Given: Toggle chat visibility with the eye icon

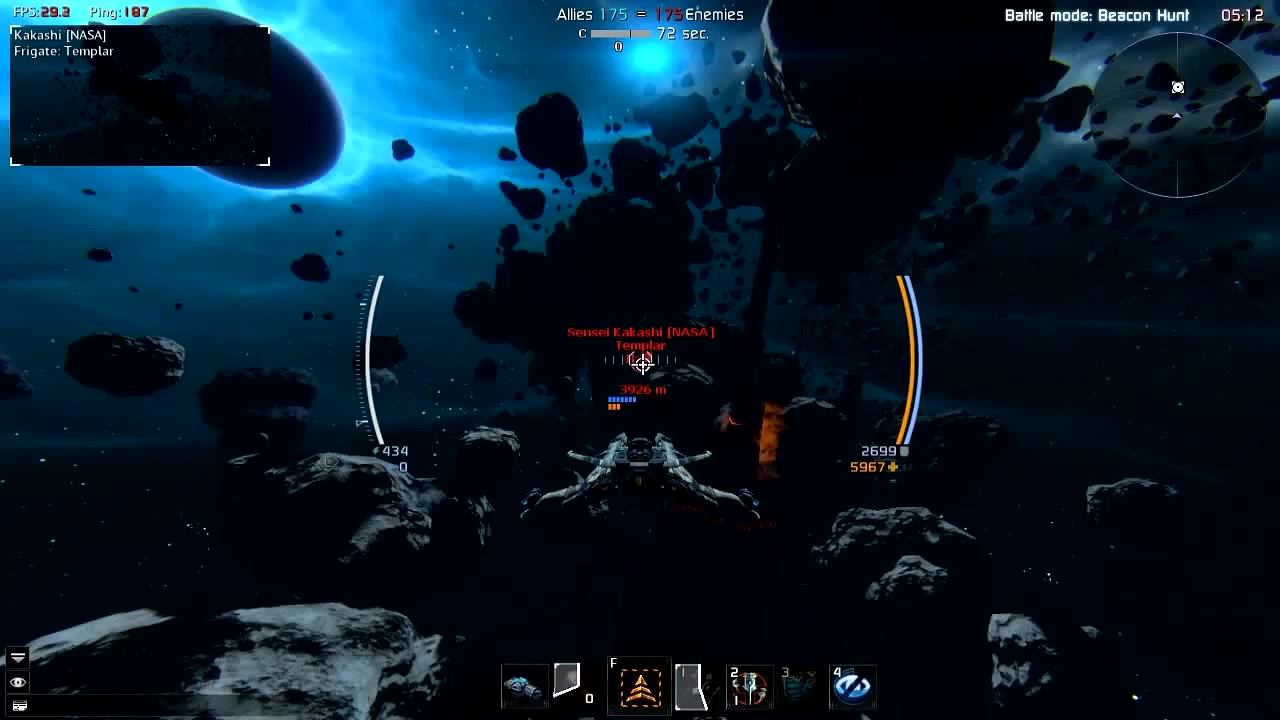Looking at the screenshot, I should [18, 682].
